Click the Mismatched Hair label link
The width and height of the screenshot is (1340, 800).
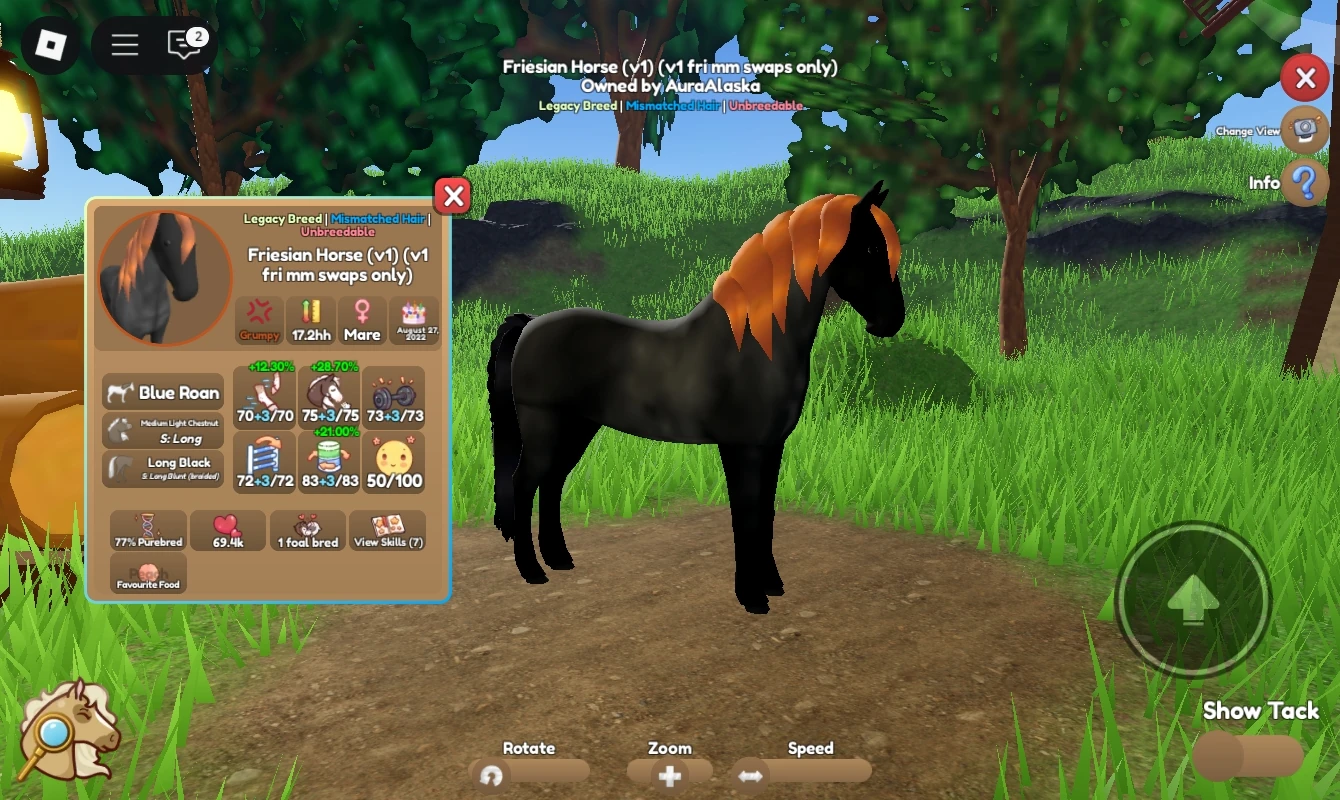click(378, 218)
